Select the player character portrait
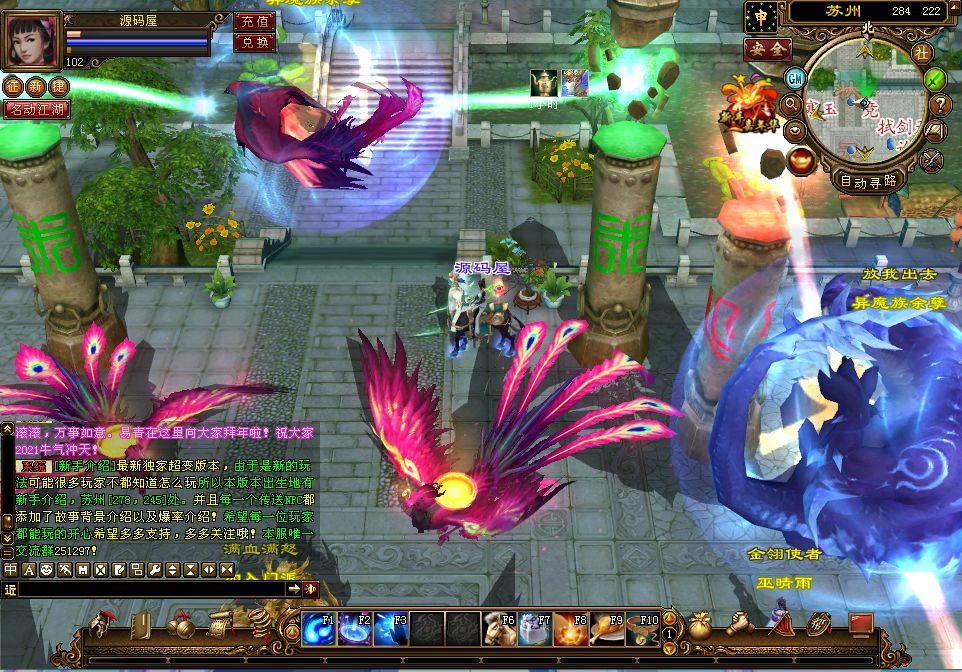The width and height of the screenshot is (962, 672). point(32,40)
